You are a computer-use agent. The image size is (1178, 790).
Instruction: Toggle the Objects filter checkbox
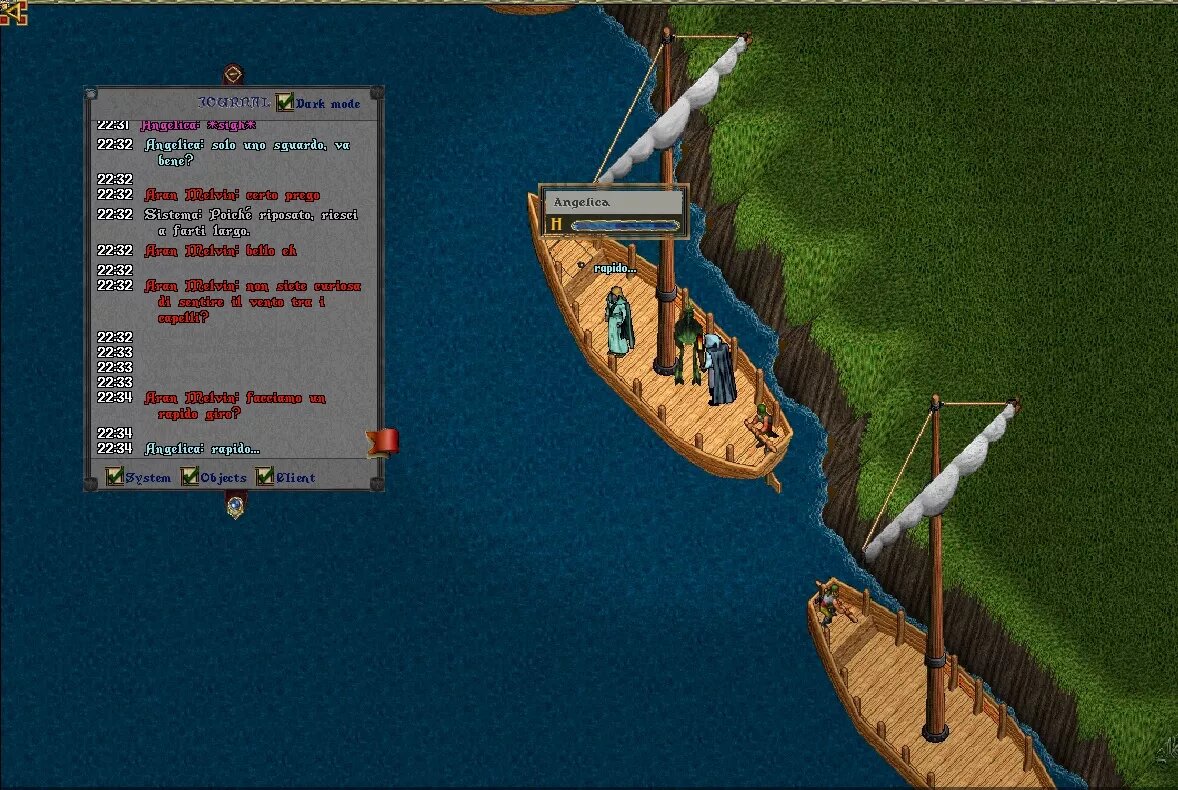[x=190, y=477]
